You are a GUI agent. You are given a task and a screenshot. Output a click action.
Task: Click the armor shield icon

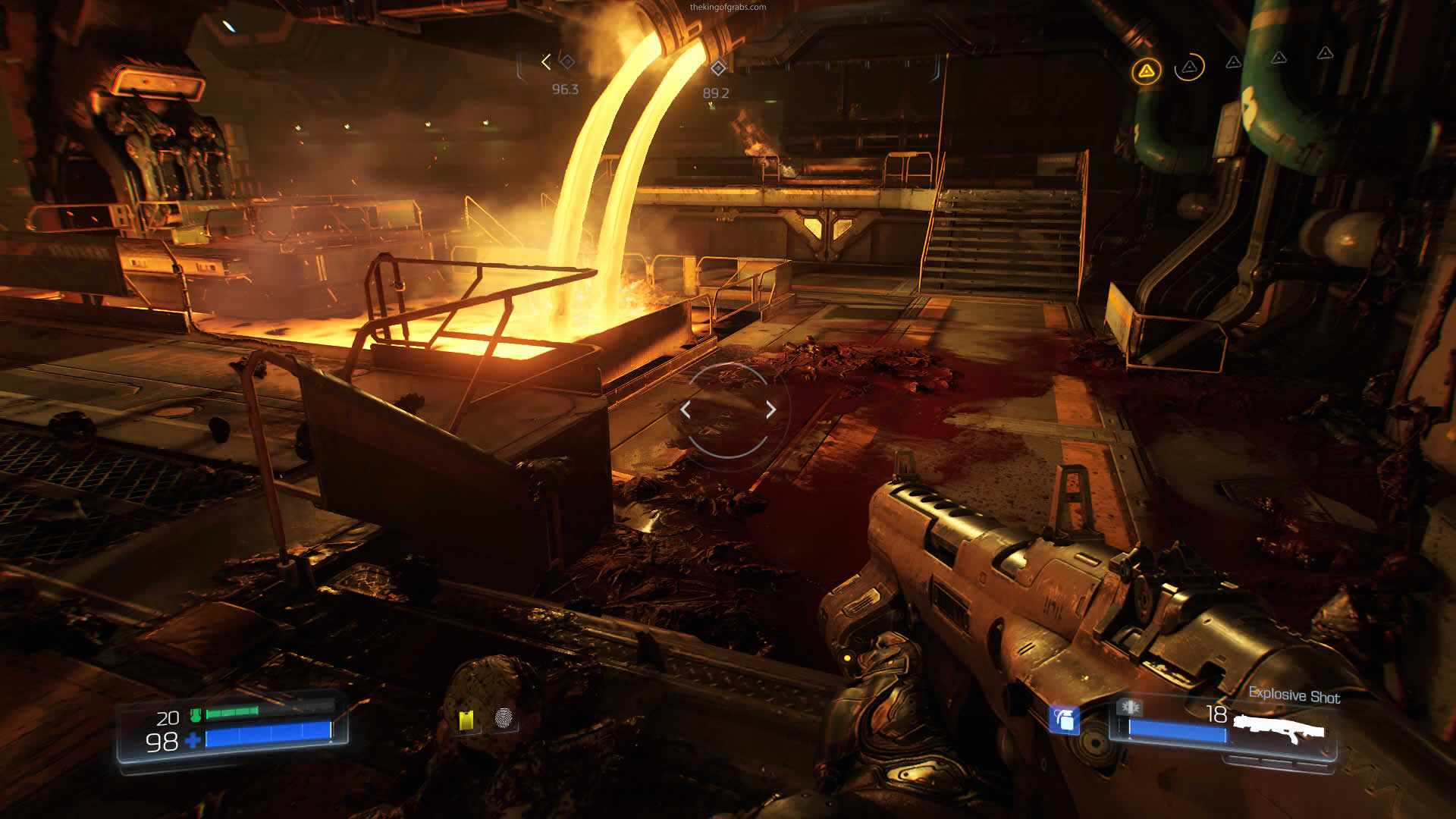pyautogui.click(x=196, y=714)
